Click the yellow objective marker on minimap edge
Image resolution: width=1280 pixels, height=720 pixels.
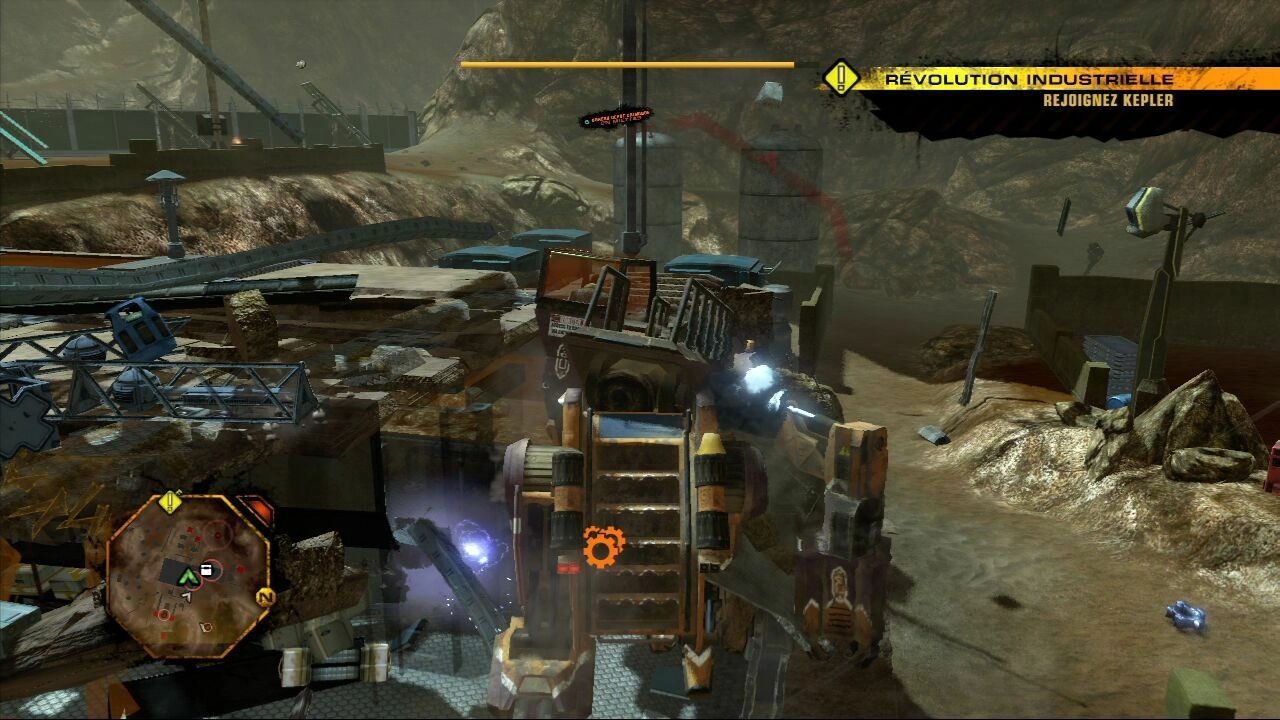172,501
